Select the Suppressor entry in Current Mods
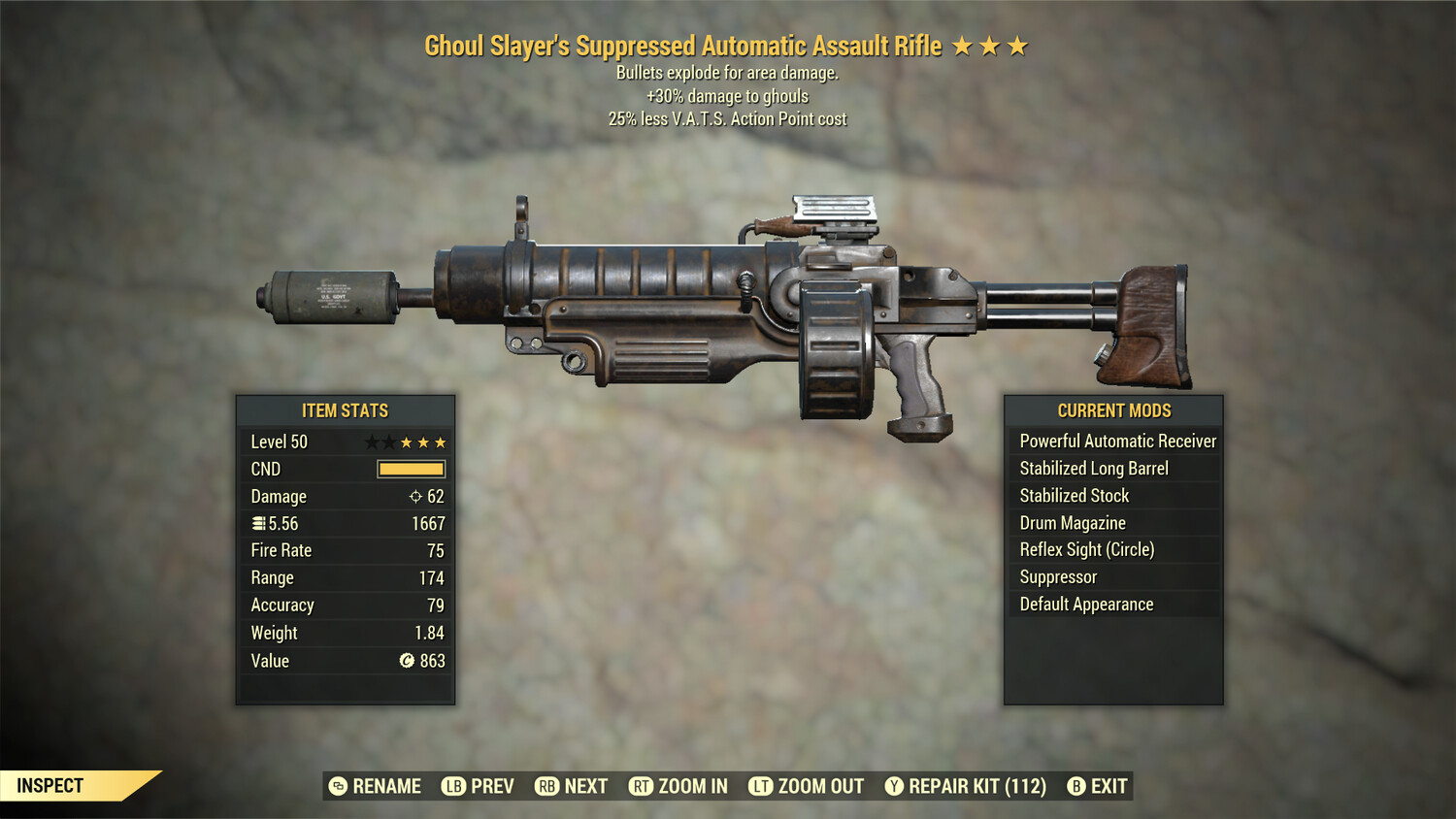The image size is (1456, 819). (1057, 576)
